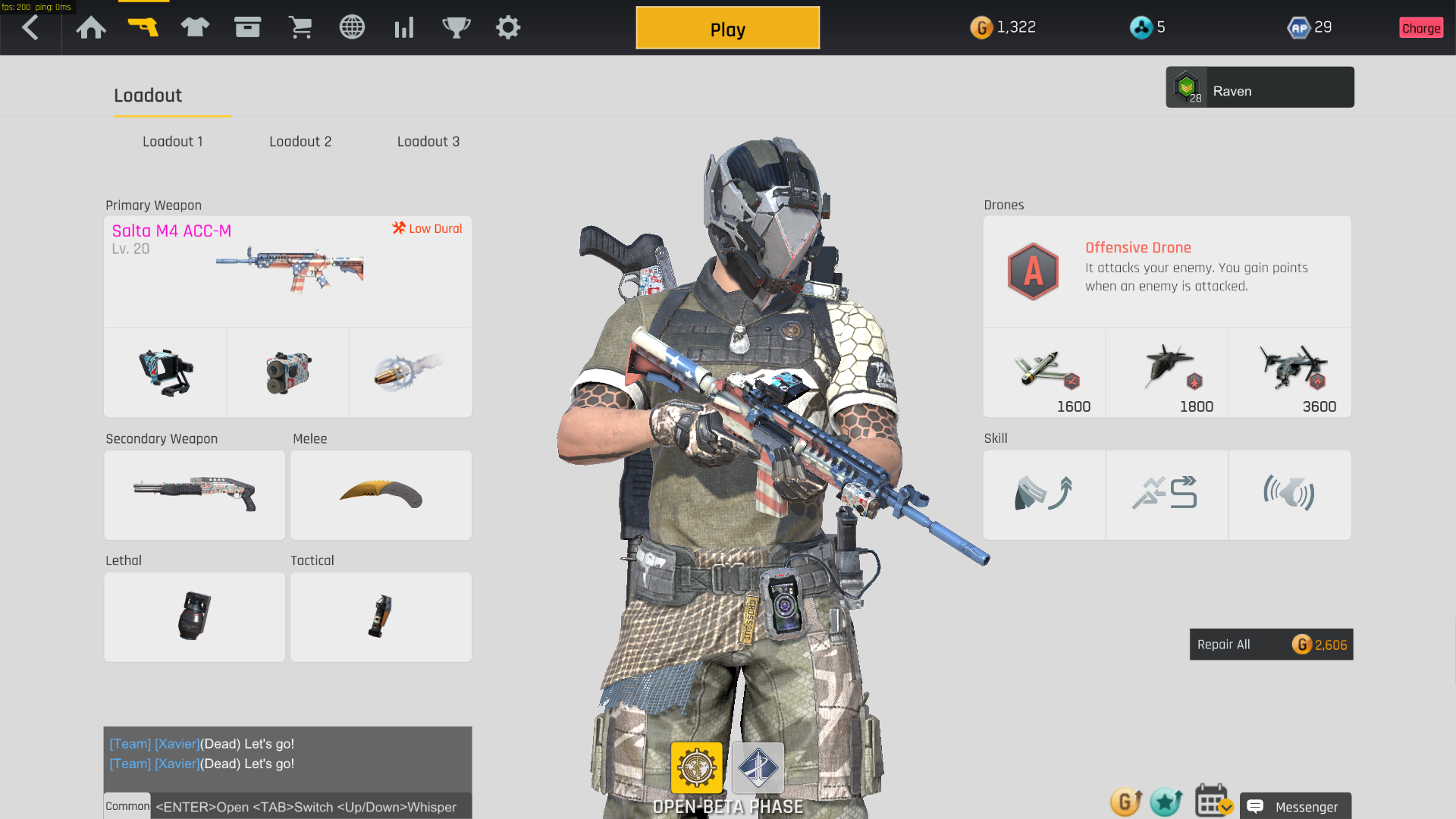1456x819 pixels.
Task: Select the Offensive Drone category
Action: coord(1167,271)
